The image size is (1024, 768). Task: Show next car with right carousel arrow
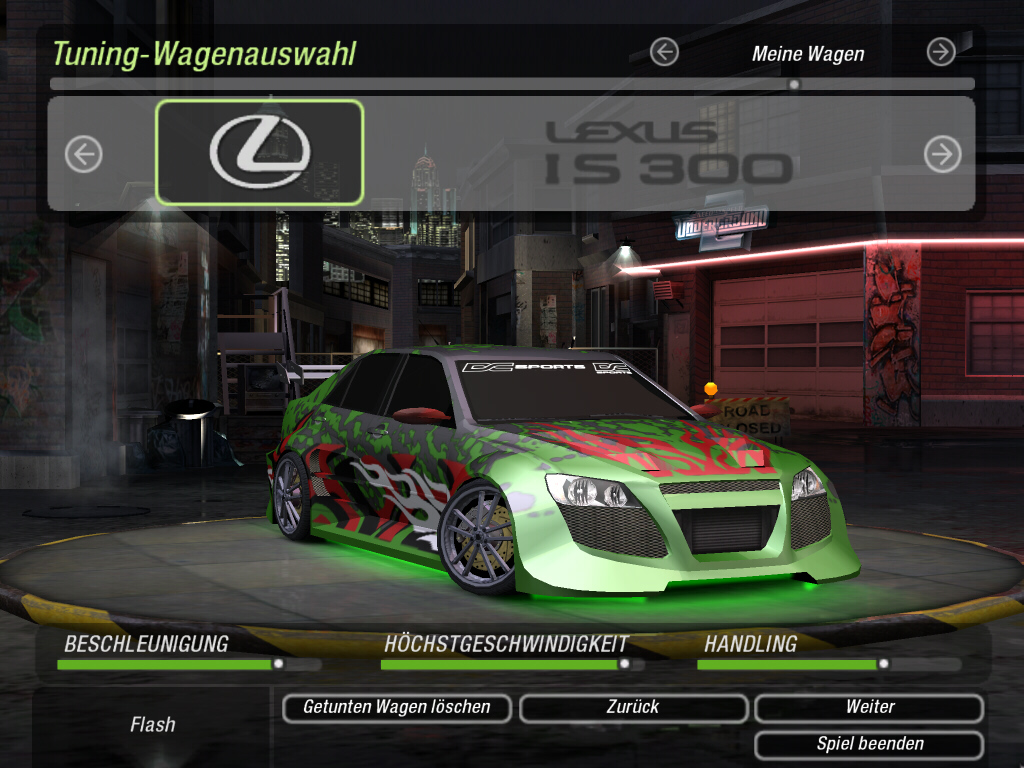tap(942, 154)
